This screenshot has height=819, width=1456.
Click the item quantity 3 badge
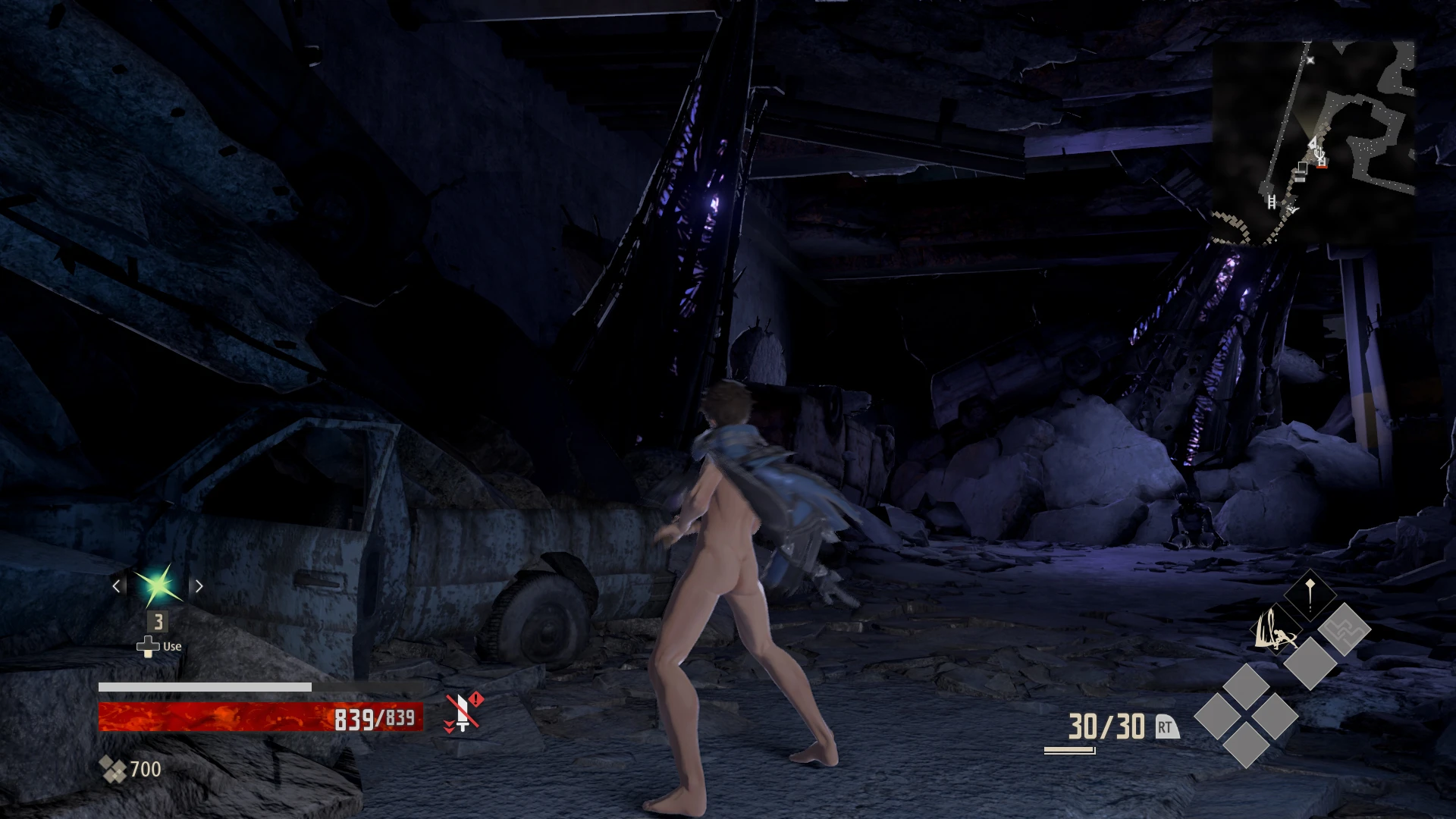(158, 622)
